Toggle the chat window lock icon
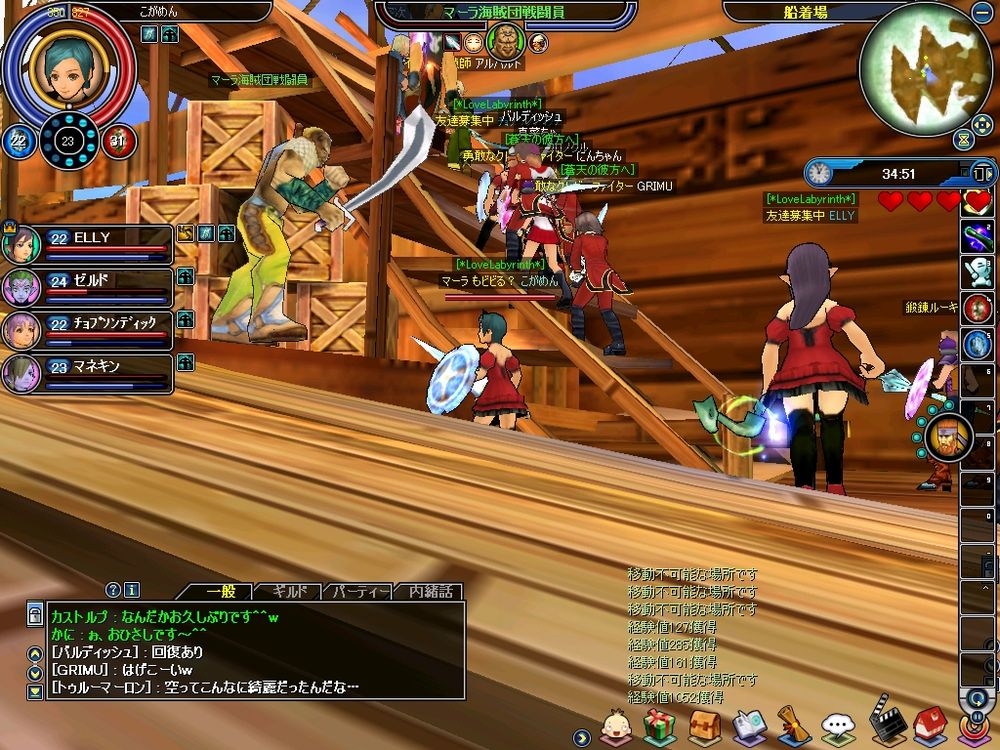1000x750 pixels. click(35, 615)
